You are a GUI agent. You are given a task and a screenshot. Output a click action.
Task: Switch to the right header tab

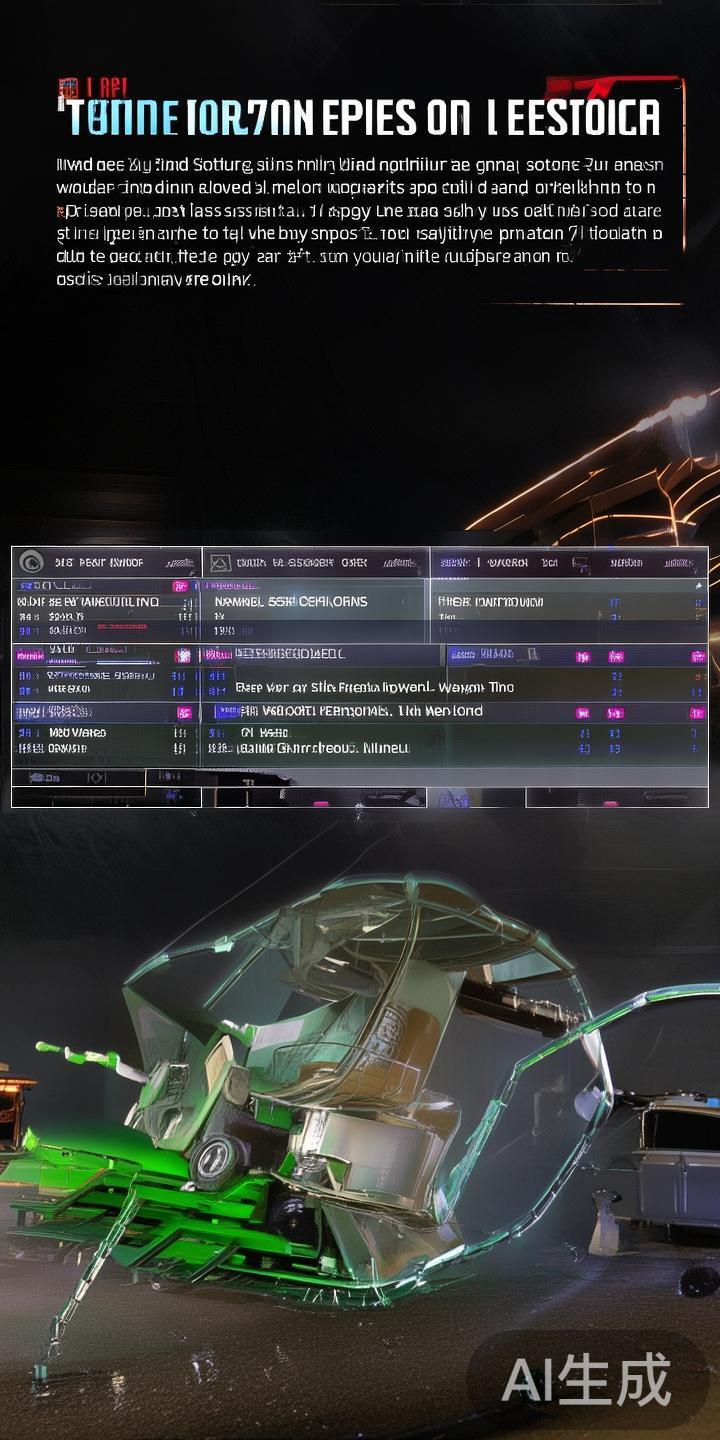[568, 562]
